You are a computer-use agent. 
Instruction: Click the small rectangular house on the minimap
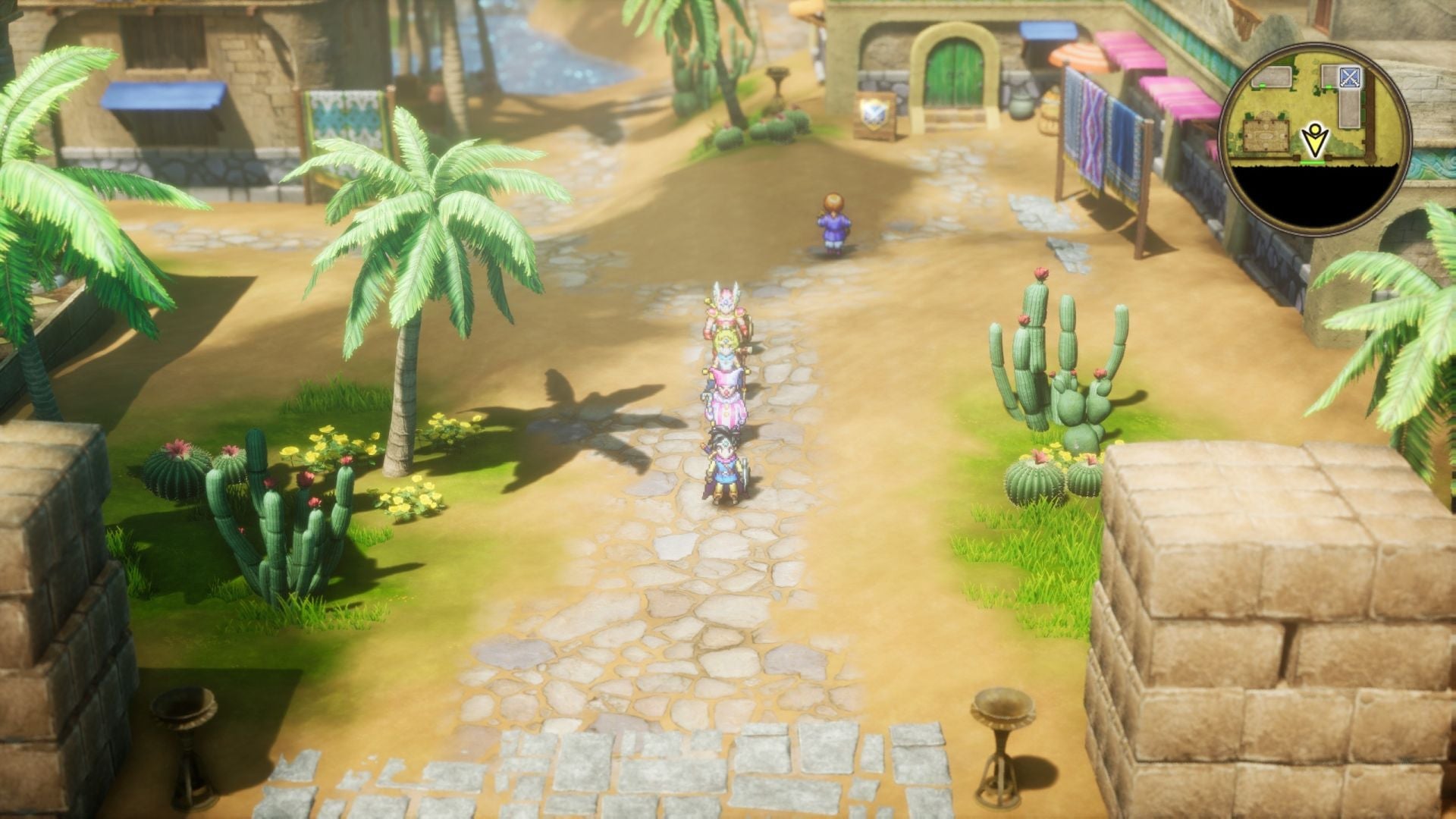[x=1272, y=76]
